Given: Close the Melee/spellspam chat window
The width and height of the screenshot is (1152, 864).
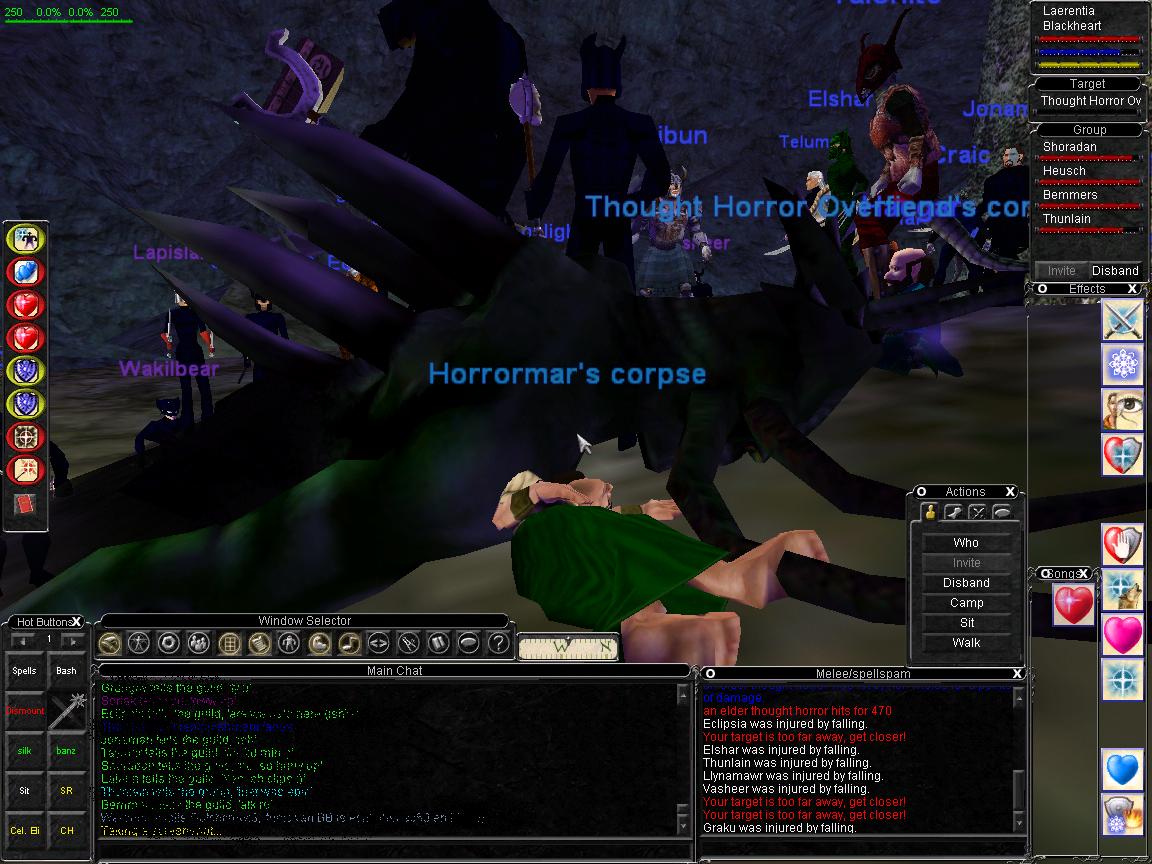Looking at the screenshot, I should [x=1016, y=673].
